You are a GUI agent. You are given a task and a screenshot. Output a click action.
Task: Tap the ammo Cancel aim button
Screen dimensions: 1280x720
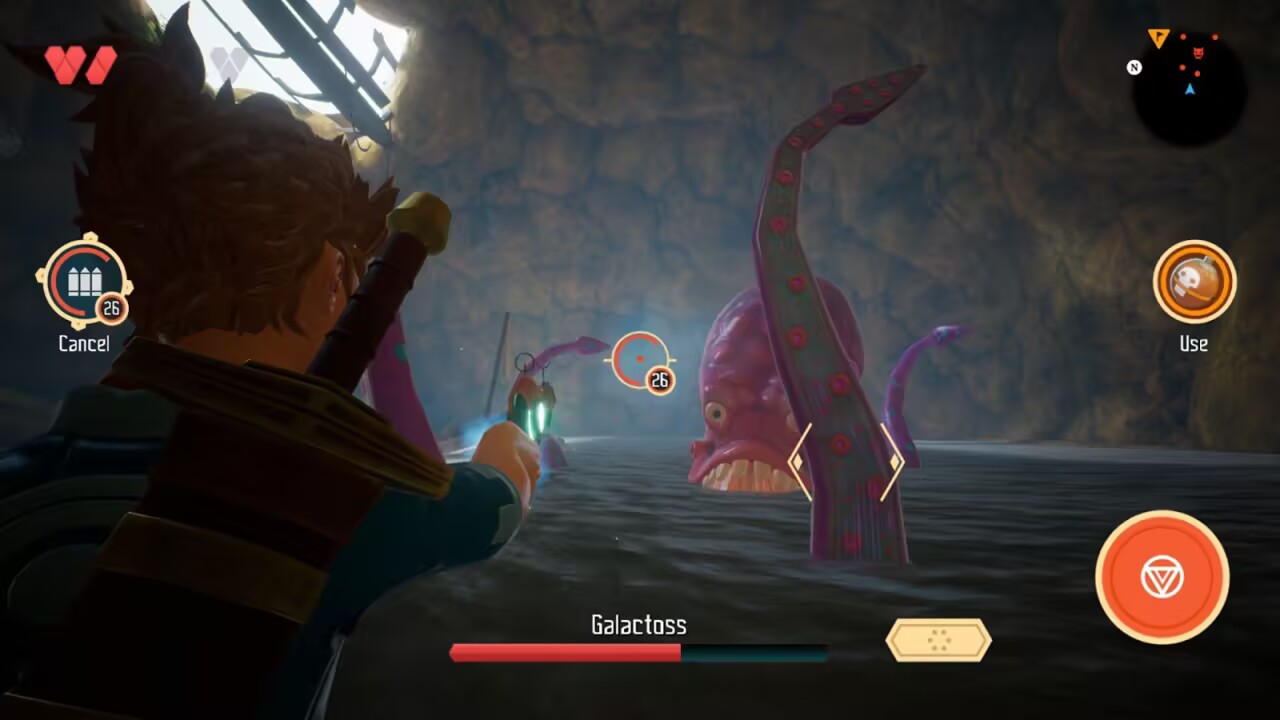coord(84,282)
